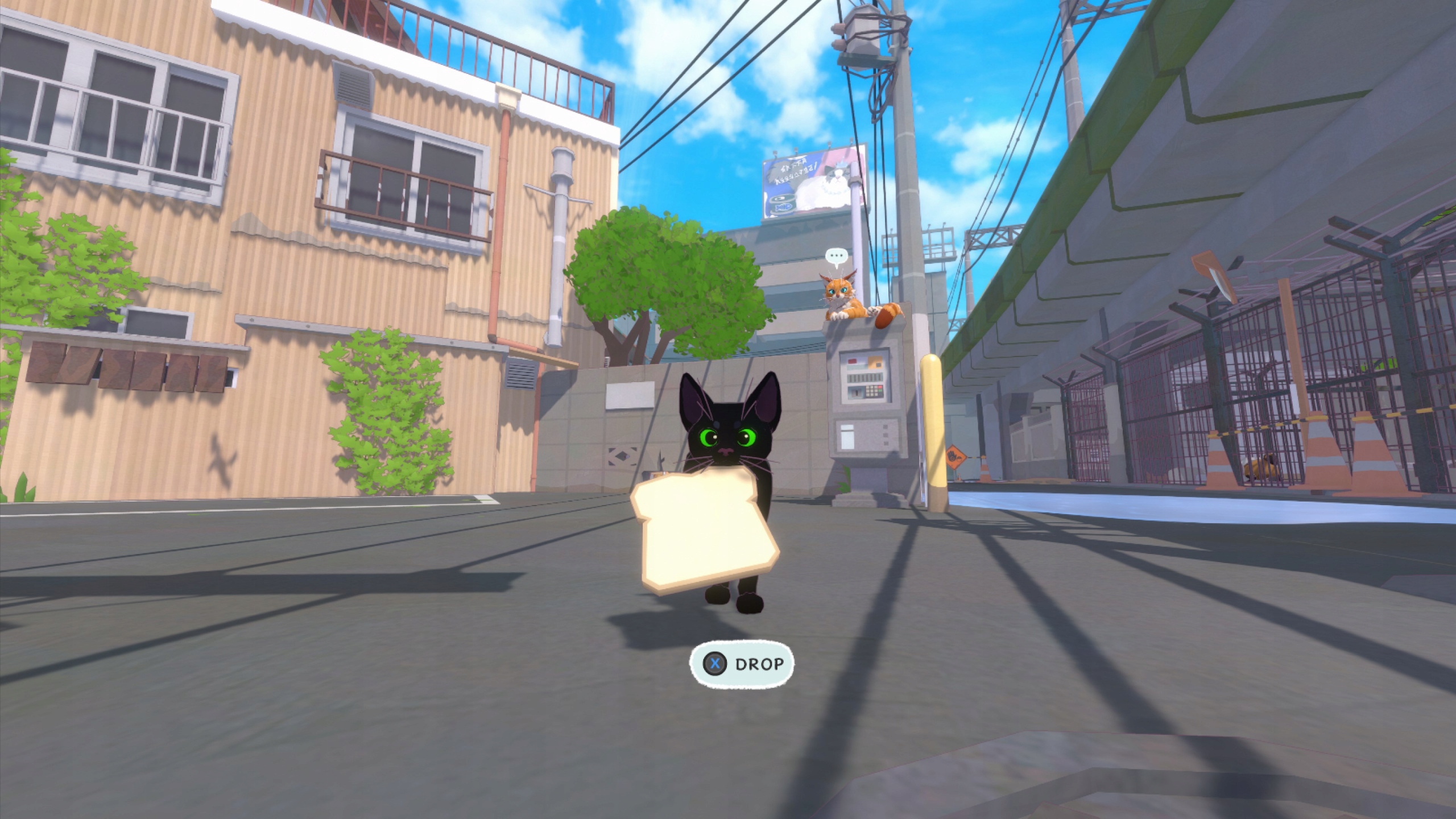Click the keypad panel on the parking meter machine
Viewport: 1456px width, 819px height.
point(872,391)
